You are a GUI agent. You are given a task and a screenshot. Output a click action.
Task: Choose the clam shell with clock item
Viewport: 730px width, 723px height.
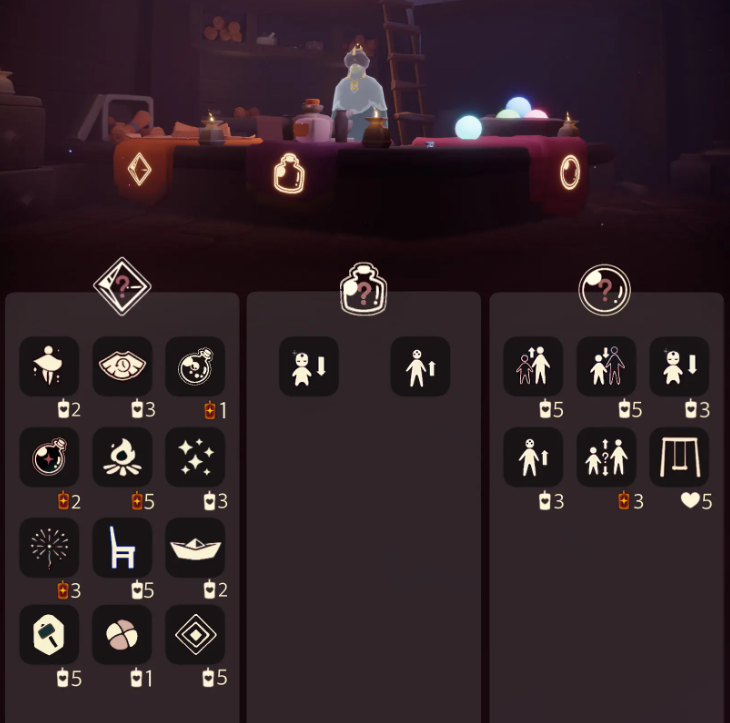[122, 367]
